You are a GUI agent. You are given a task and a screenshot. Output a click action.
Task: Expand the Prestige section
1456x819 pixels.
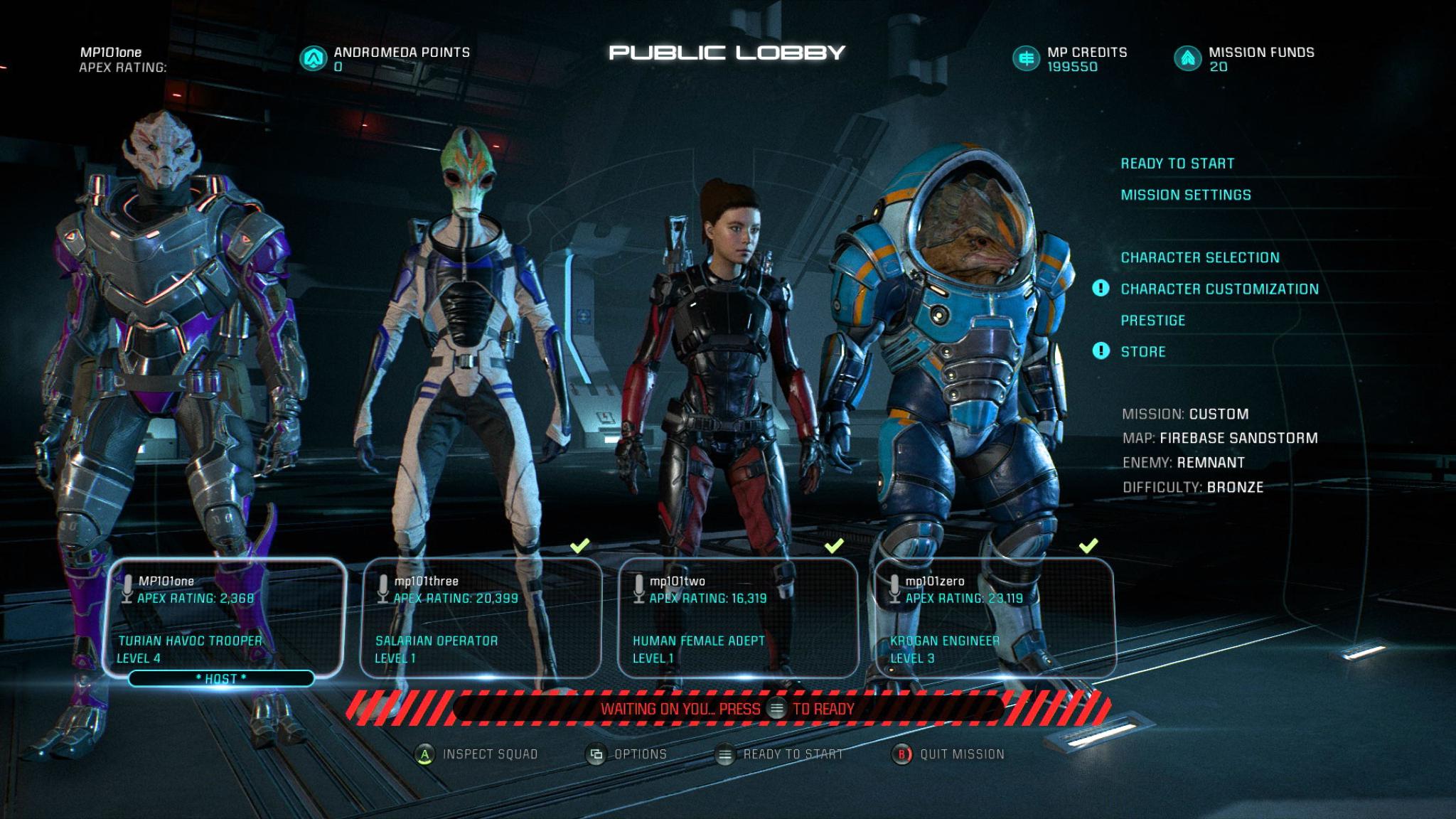1152,320
